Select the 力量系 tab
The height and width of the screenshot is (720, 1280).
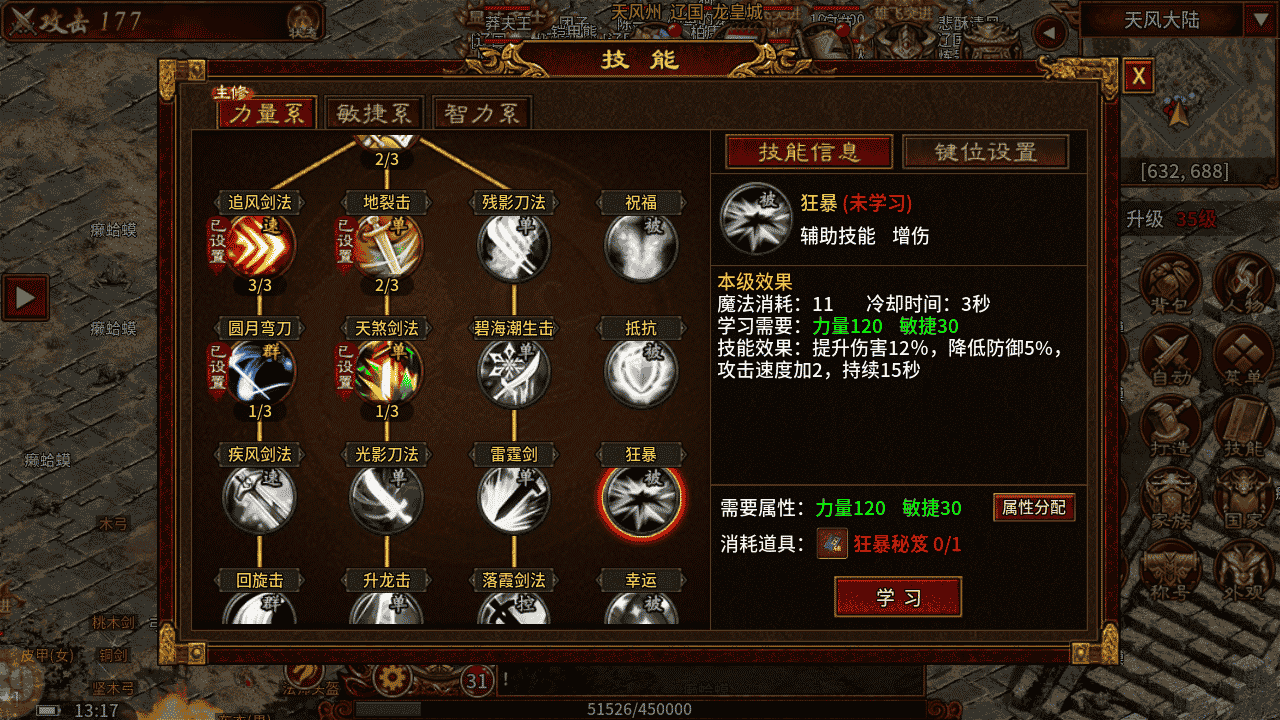(267, 114)
